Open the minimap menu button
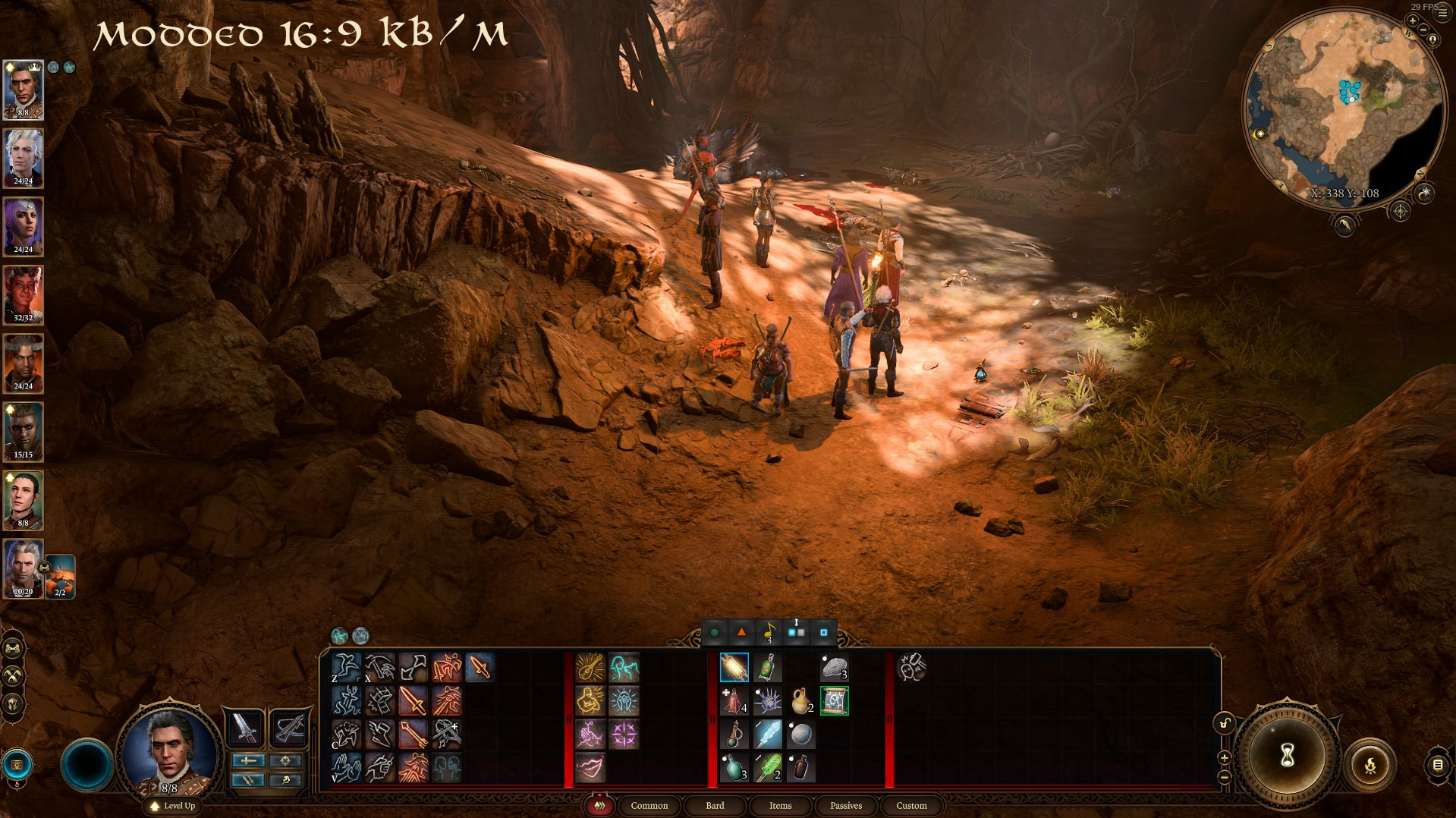 pos(1442,11)
